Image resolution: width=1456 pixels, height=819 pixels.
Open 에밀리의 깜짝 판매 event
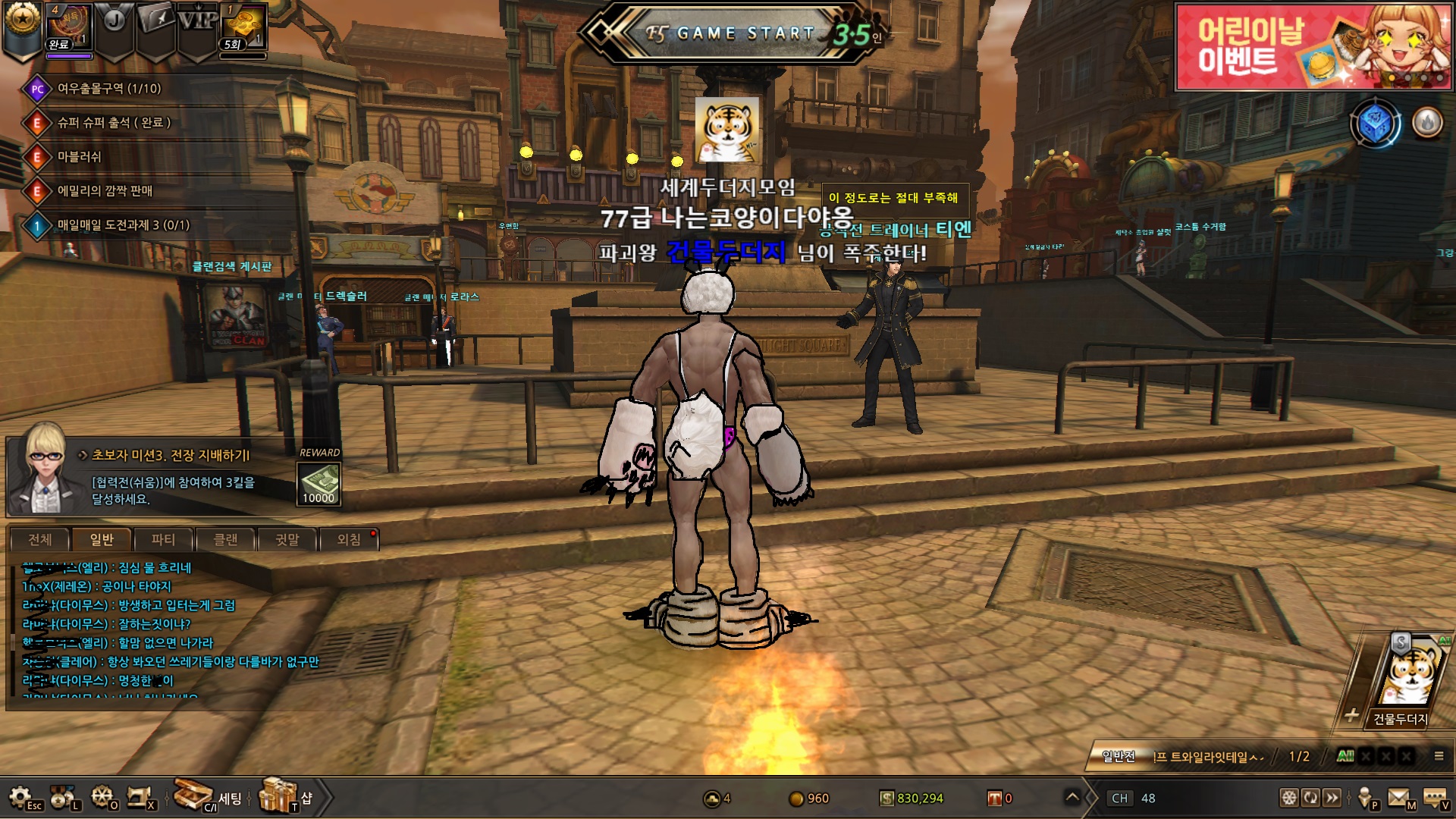[x=105, y=191]
